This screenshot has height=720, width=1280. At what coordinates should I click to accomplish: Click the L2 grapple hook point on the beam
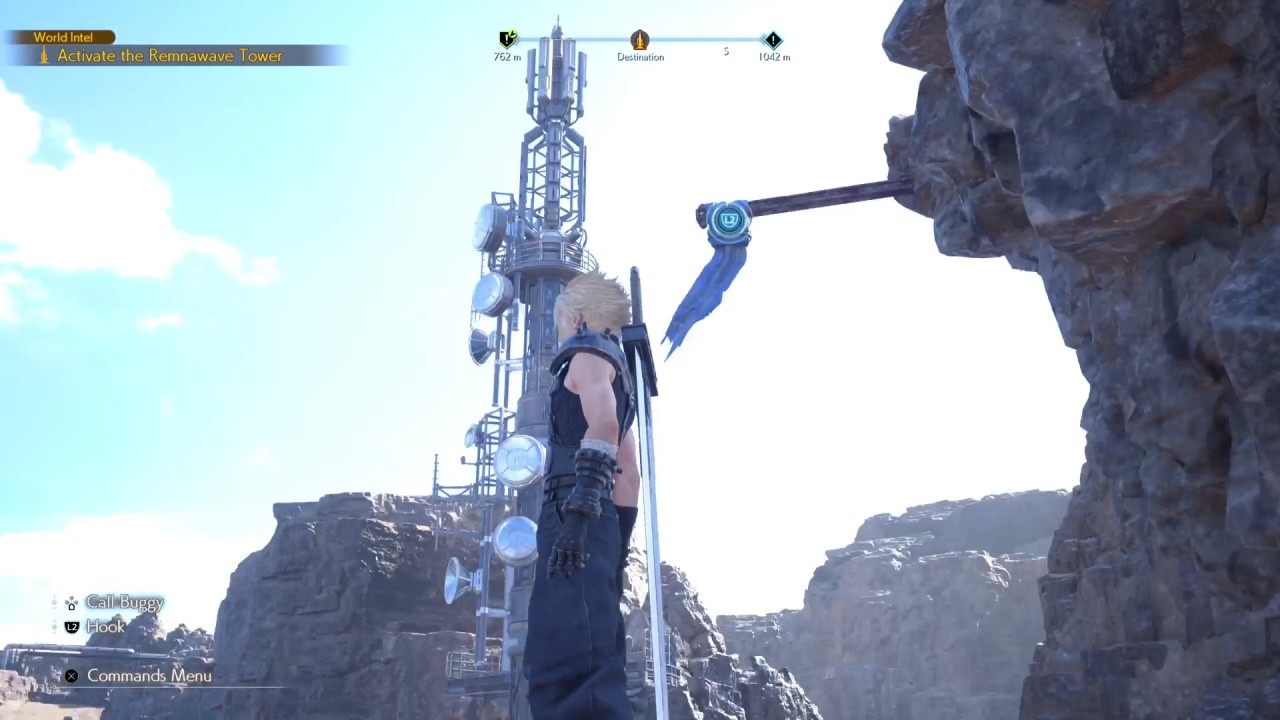(729, 219)
